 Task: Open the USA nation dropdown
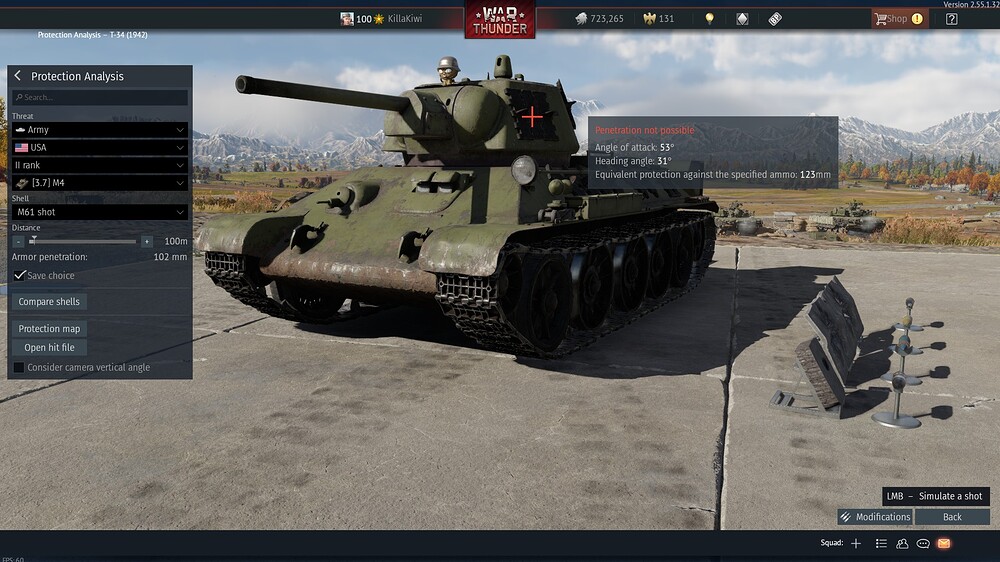(x=100, y=147)
